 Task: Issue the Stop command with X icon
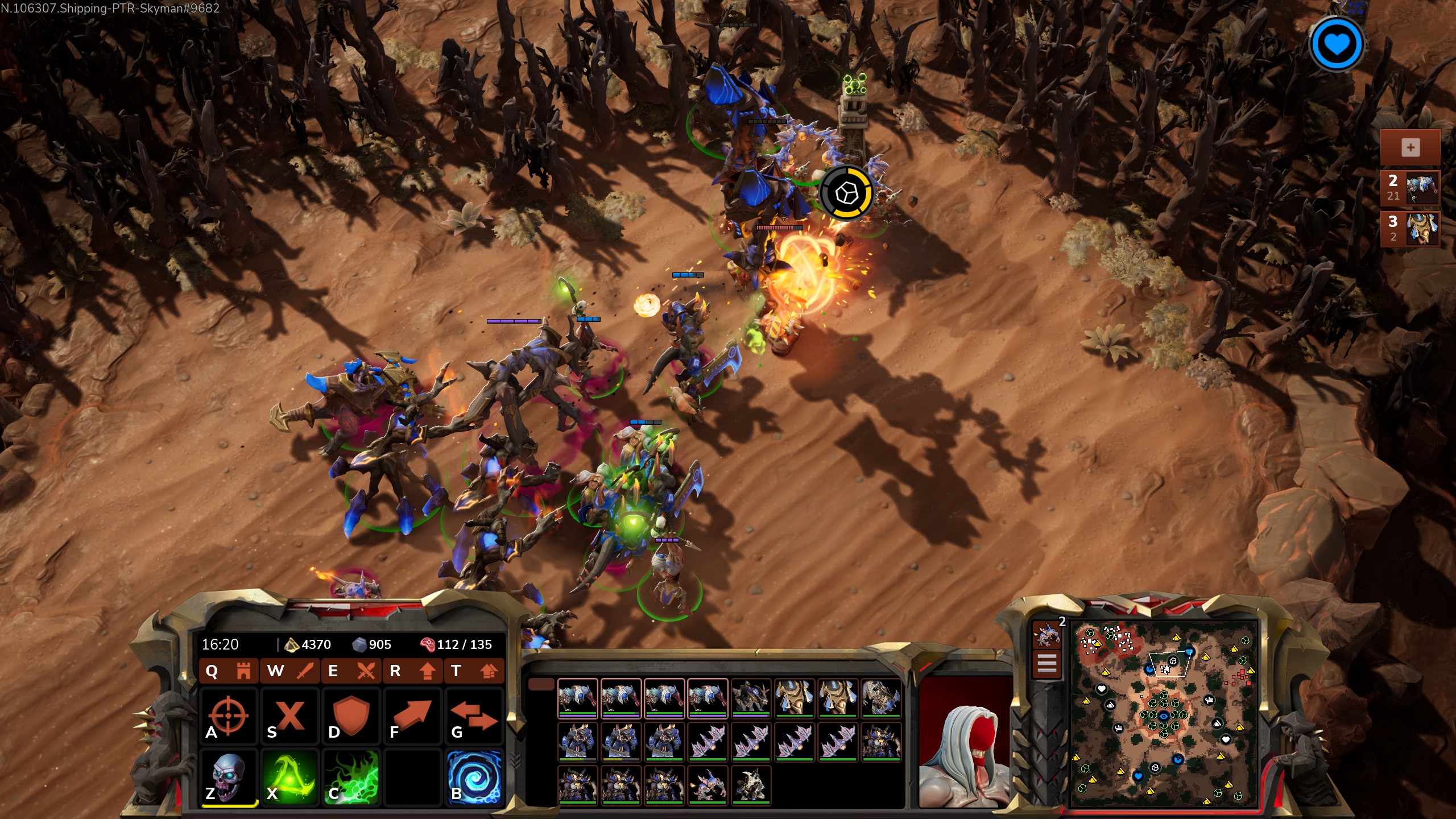[x=290, y=716]
